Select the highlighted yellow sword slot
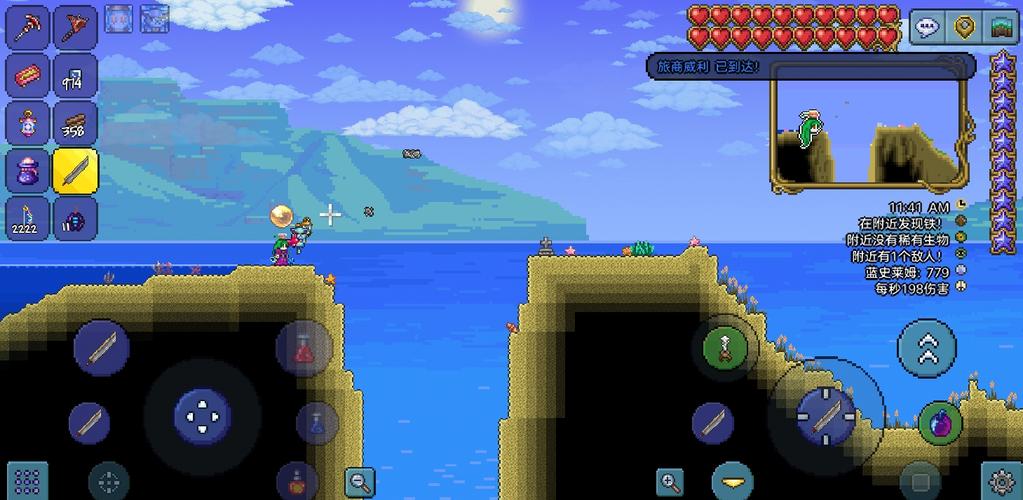The image size is (1023, 500). pyautogui.click(x=75, y=170)
